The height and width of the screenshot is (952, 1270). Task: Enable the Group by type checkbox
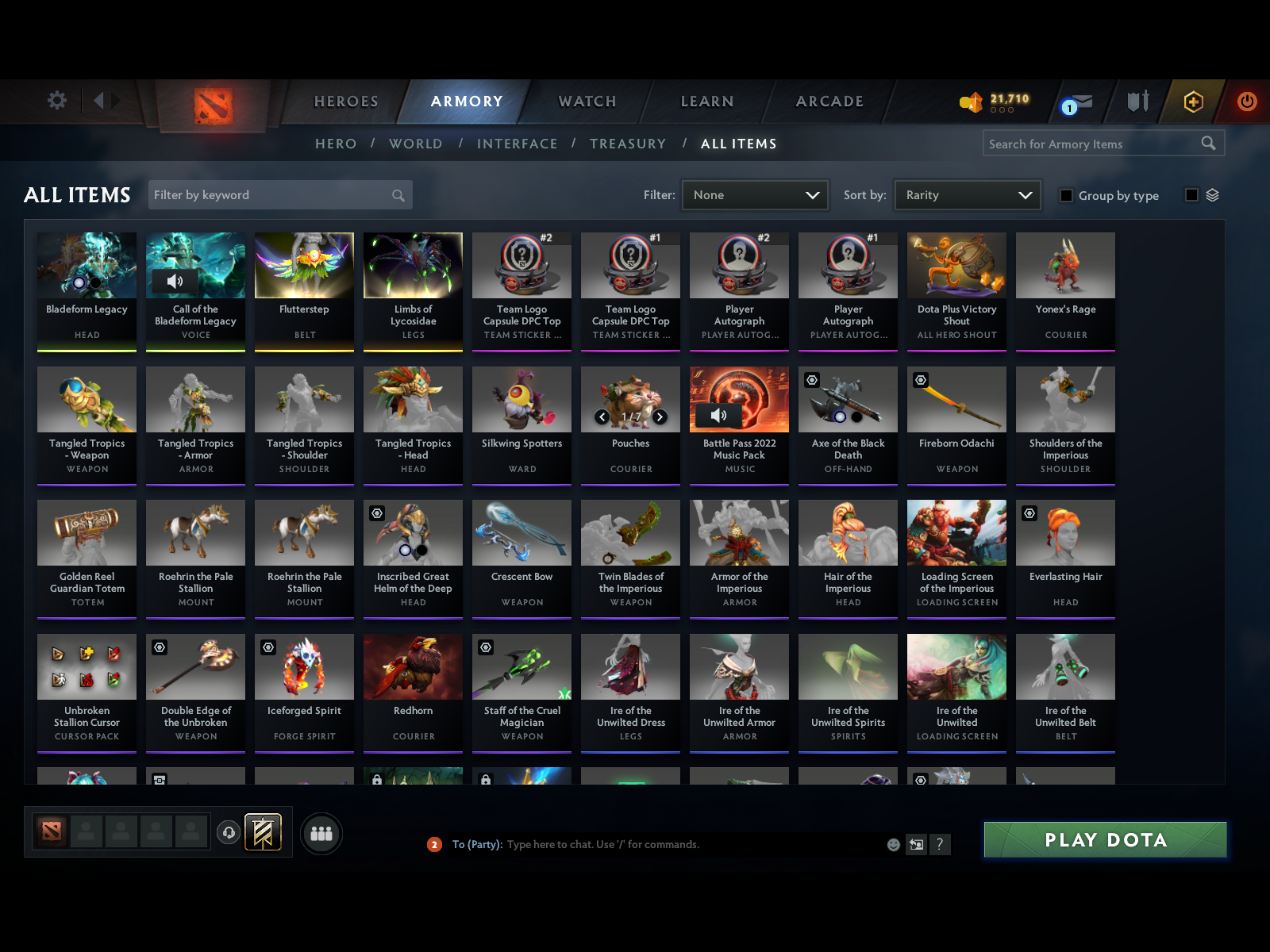coord(1066,195)
